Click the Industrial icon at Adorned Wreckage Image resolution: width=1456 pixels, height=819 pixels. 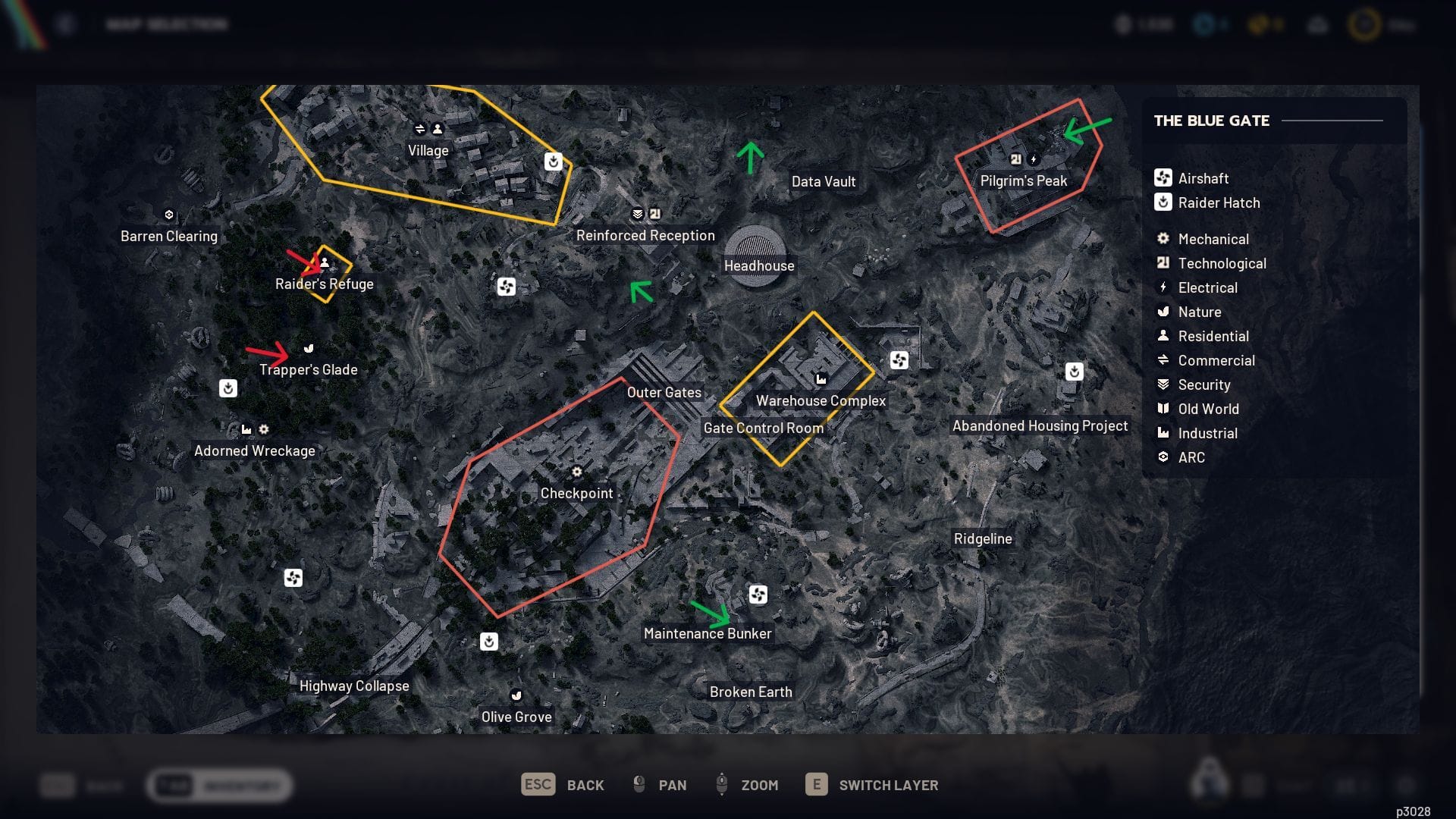[246, 428]
